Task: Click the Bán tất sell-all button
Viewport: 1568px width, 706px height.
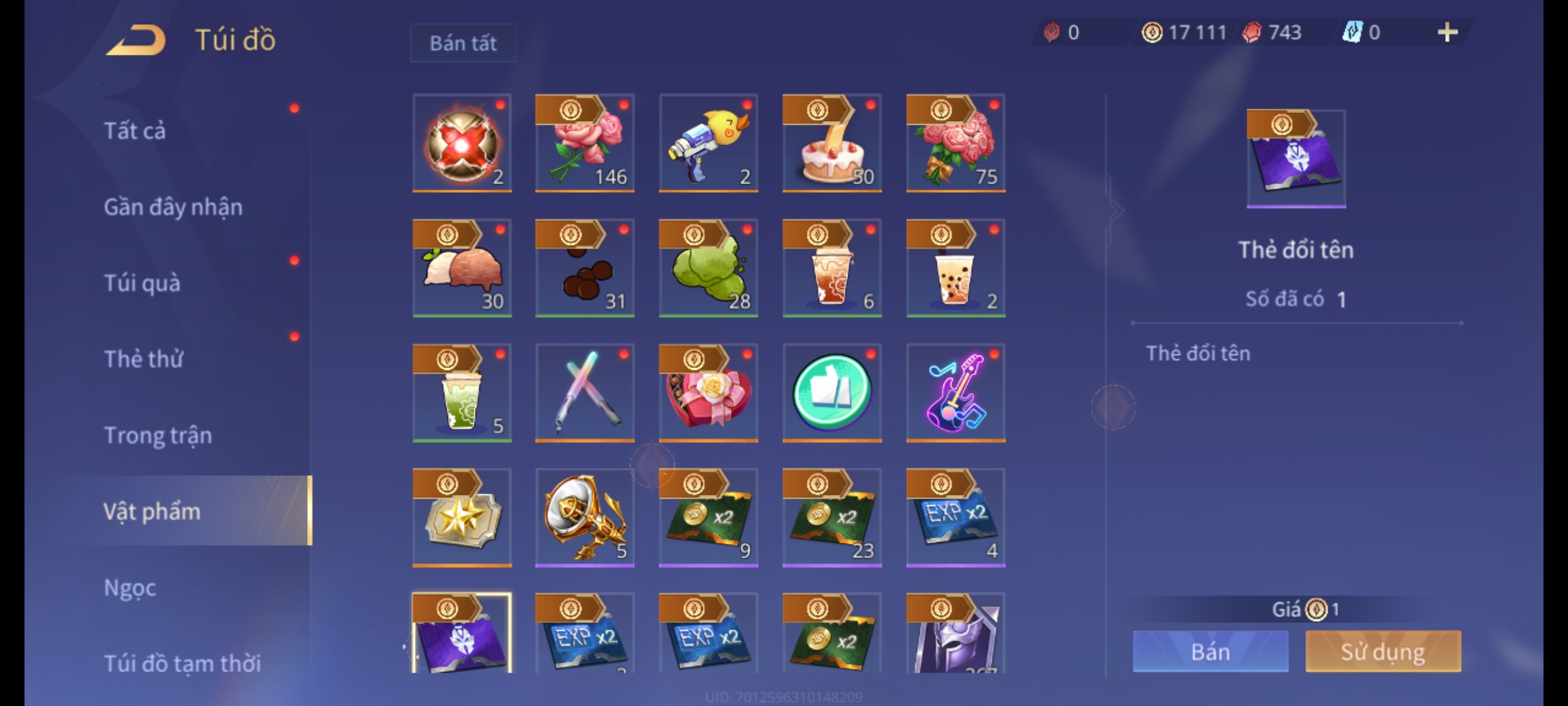Action: pos(463,43)
